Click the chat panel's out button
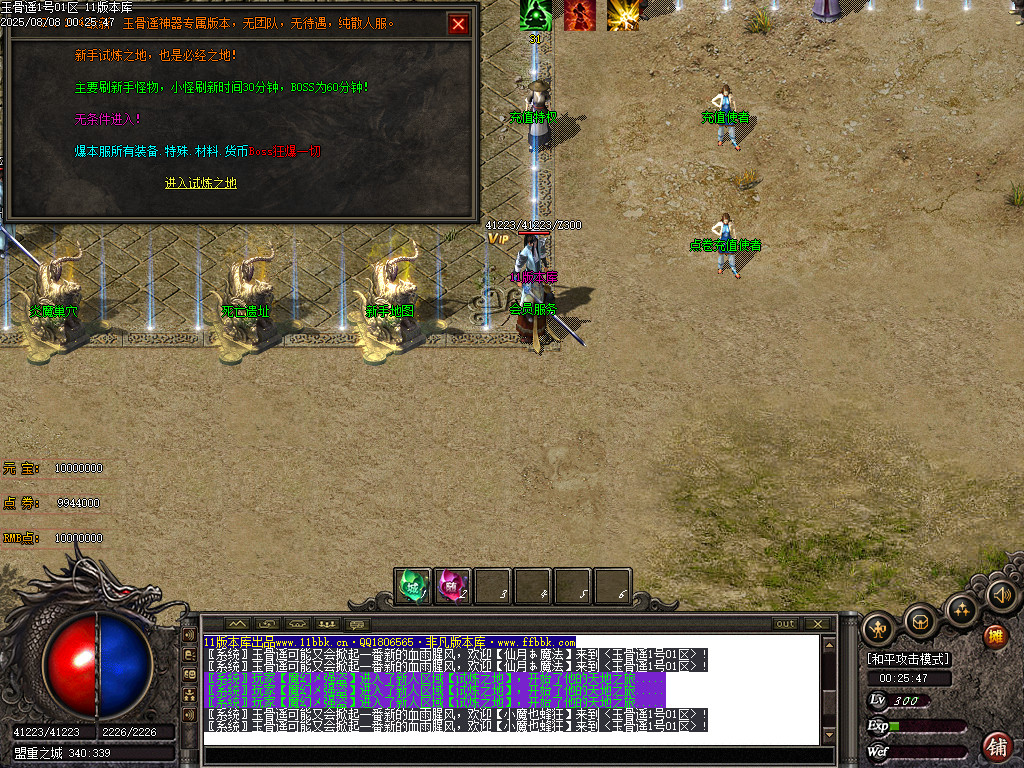 (x=786, y=624)
